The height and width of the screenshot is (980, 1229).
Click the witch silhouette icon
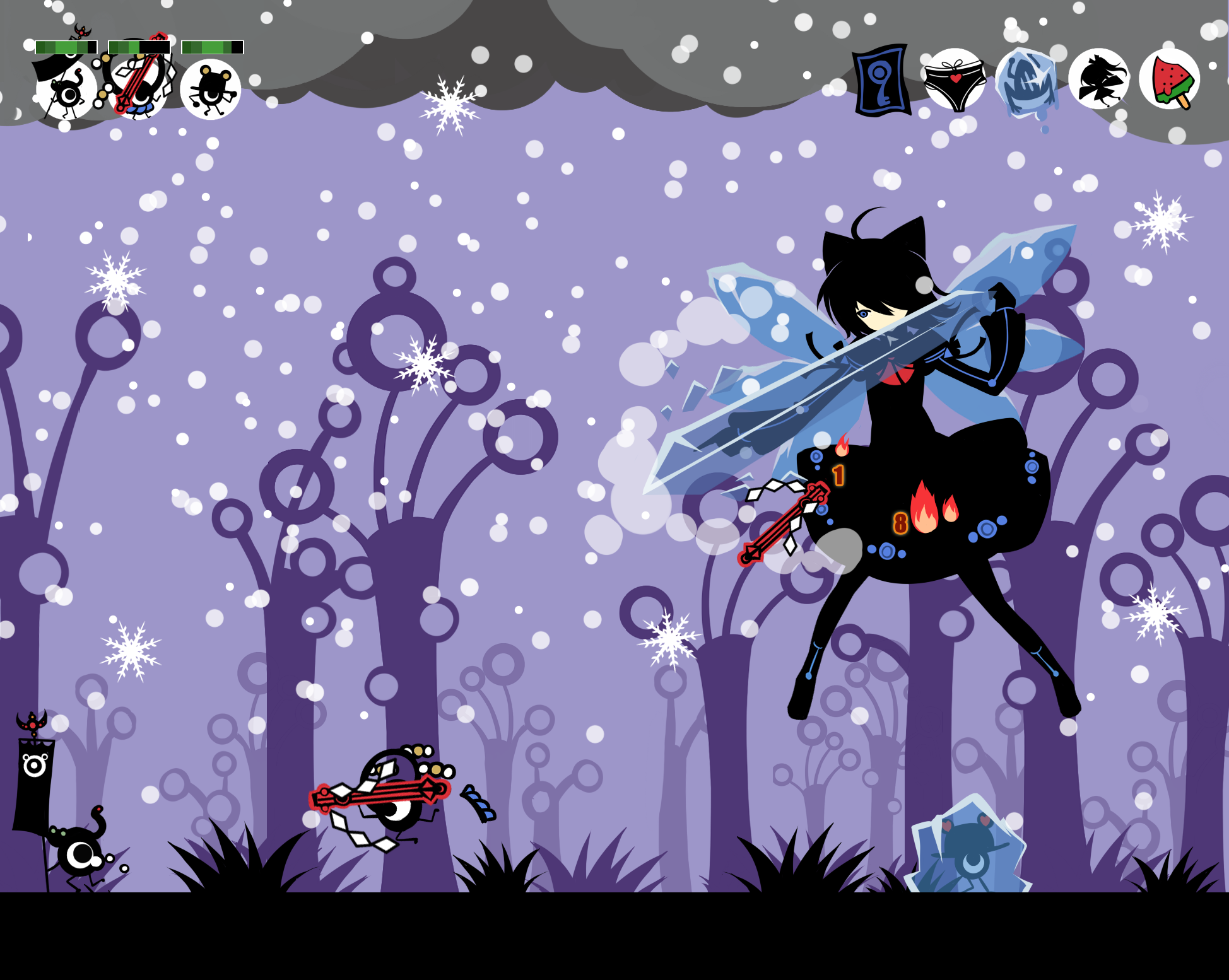click(x=1098, y=79)
